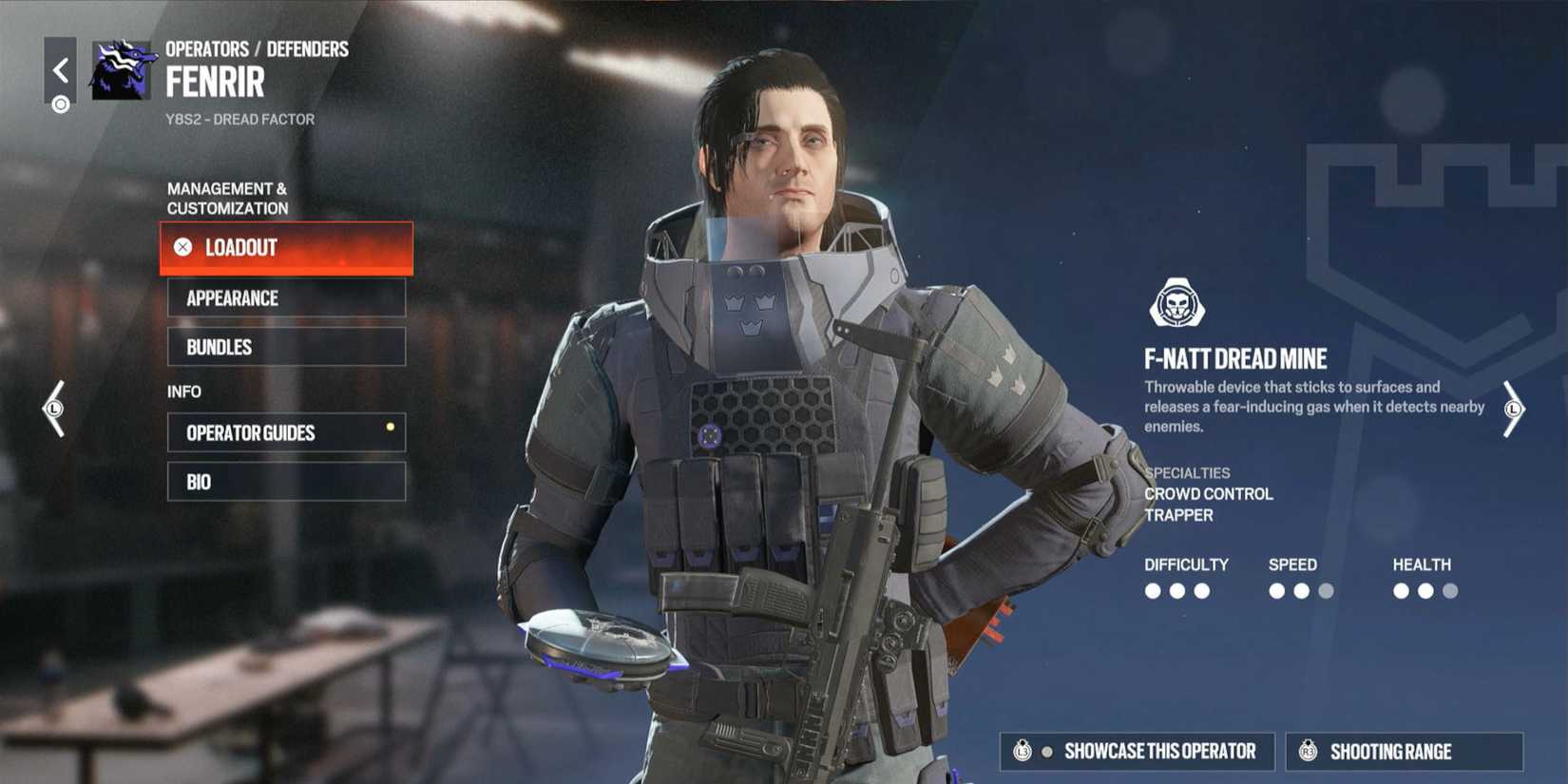The width and height of the screenshot is (1568, 784).
Task: Click the L button icon on the left arrow
Action: [x=54, y=409]
